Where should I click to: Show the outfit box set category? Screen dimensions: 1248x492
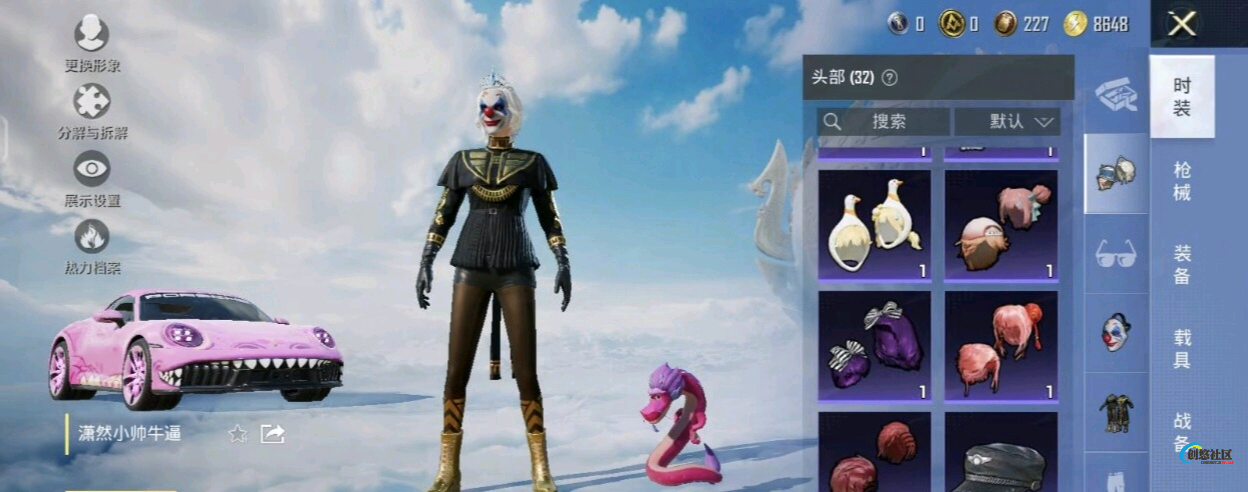pos(1116,96)
